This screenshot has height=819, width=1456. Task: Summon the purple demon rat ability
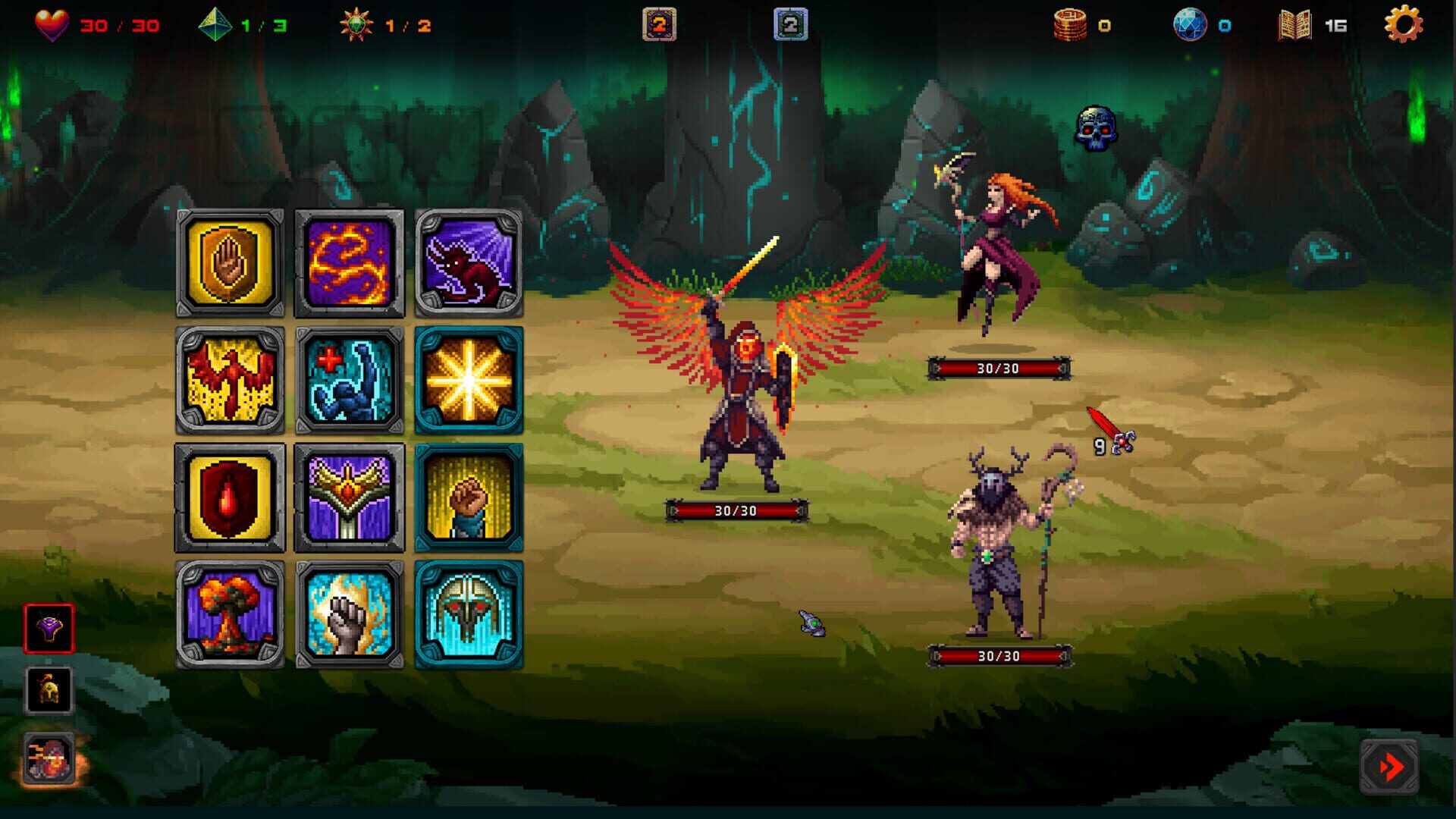(x=466, y=260)
